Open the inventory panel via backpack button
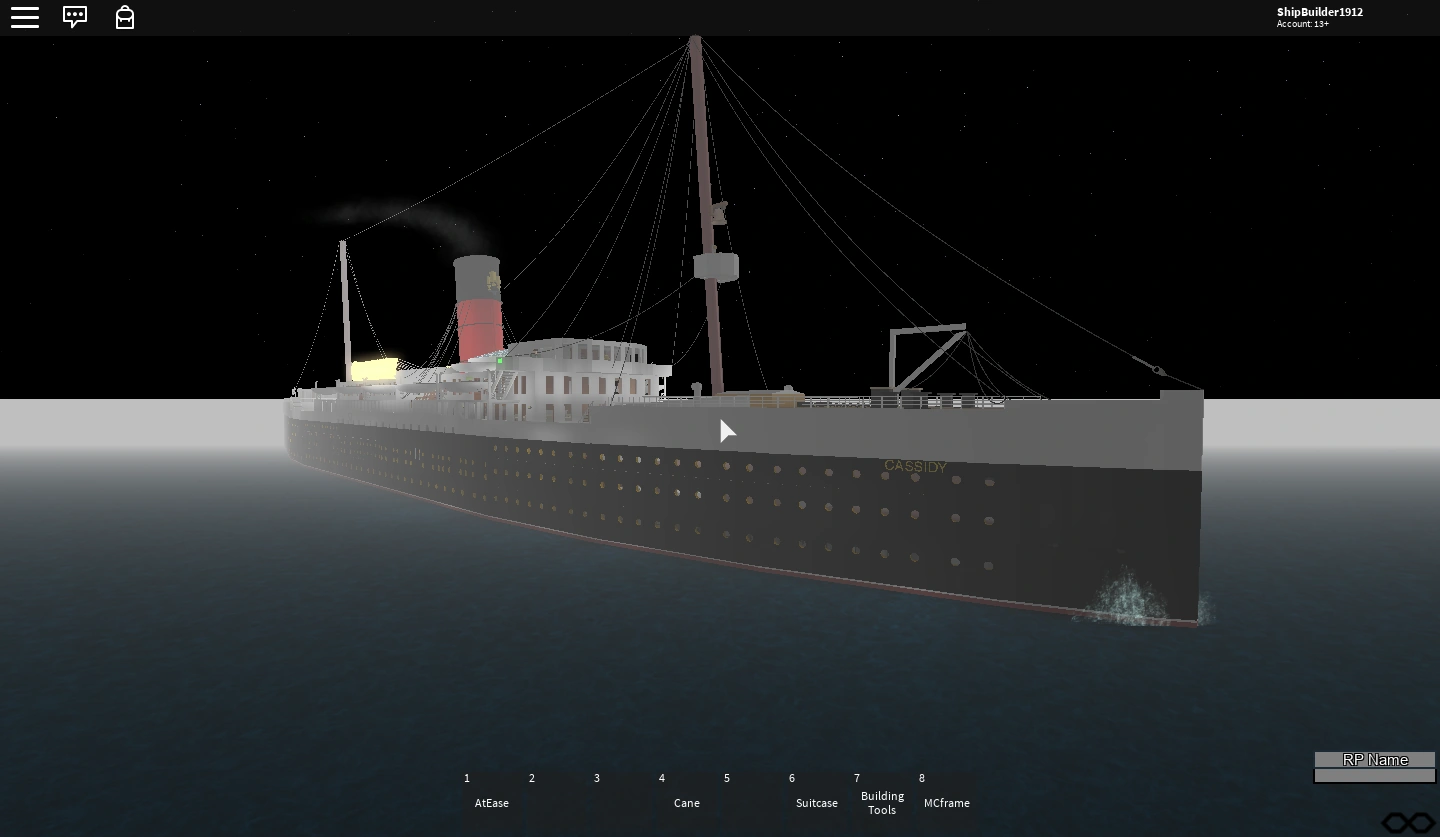 [125, 17]
